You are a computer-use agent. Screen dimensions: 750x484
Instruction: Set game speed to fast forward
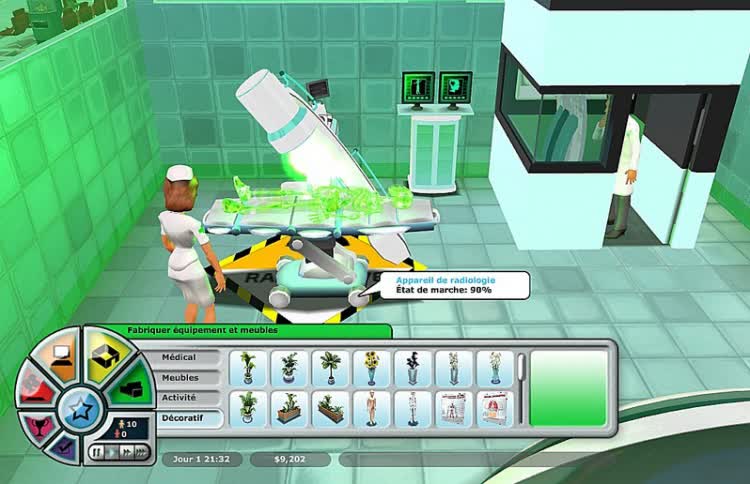tap(125, 452)
